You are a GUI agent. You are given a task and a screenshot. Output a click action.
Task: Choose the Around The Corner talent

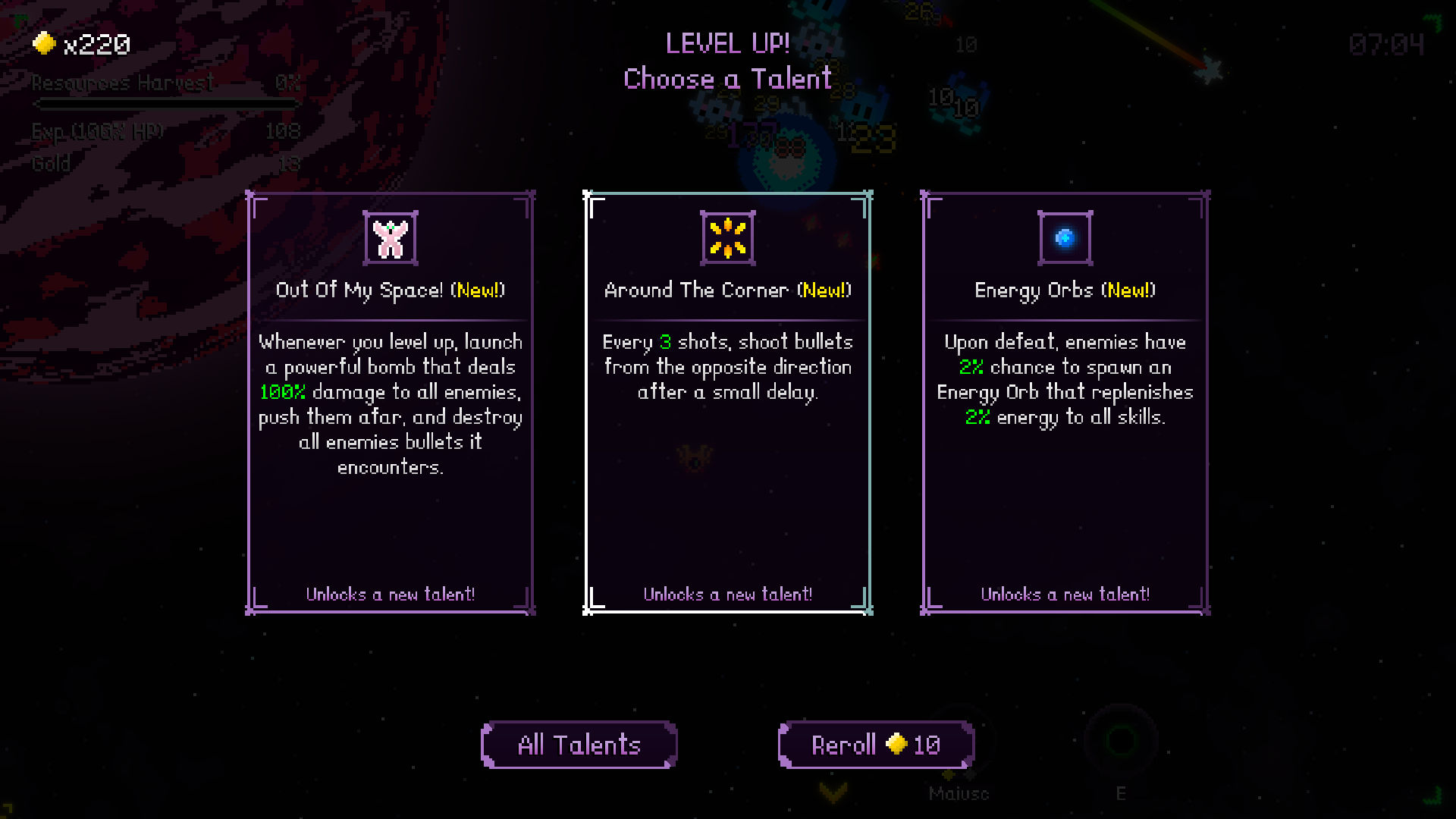(x=727, y=402)
